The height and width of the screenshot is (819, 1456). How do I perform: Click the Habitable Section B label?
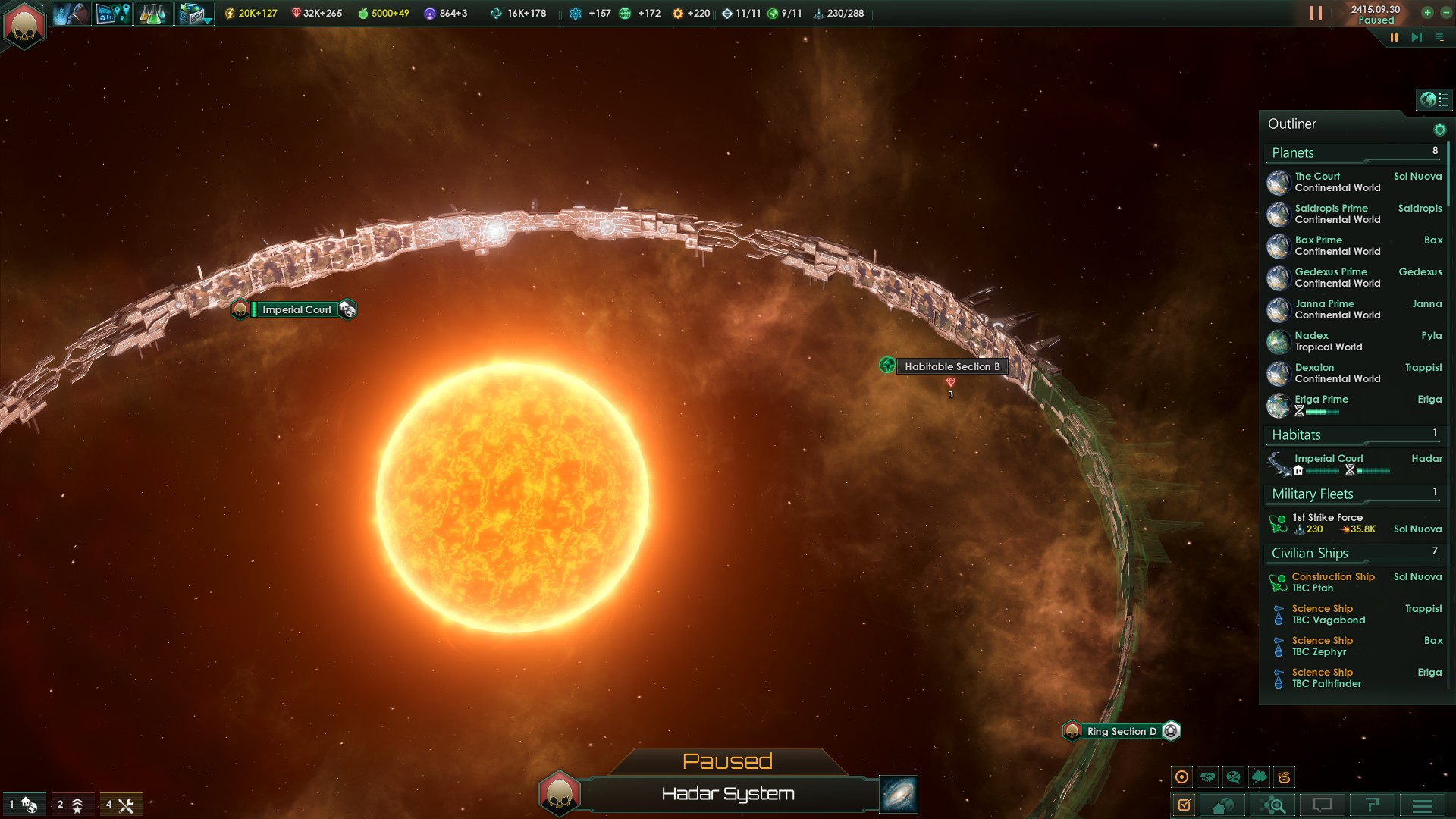tap(951, 366)
